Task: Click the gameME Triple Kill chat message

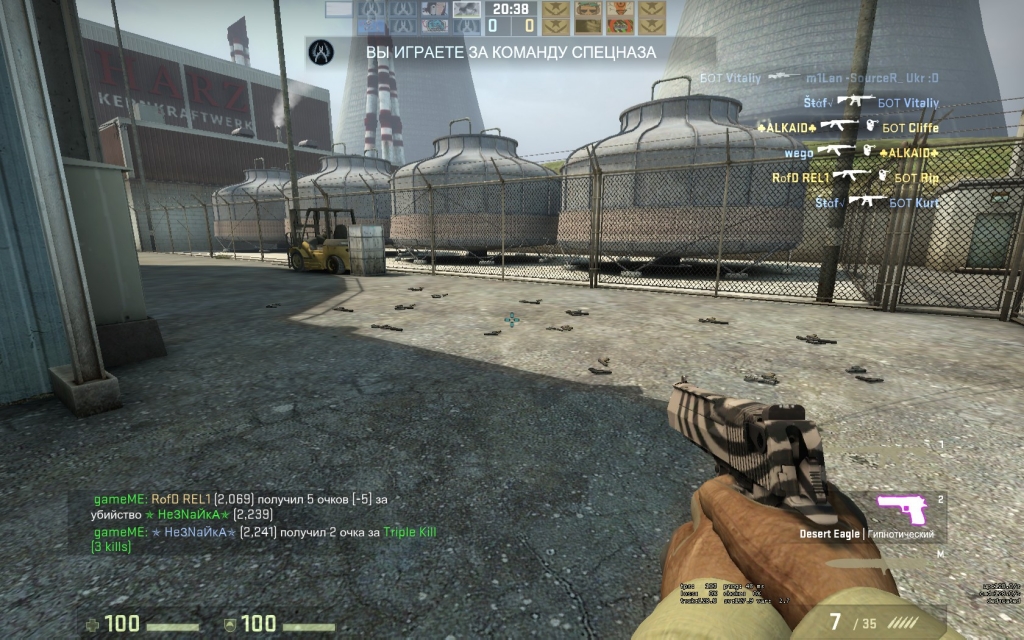Action: [x=265, y=539]
